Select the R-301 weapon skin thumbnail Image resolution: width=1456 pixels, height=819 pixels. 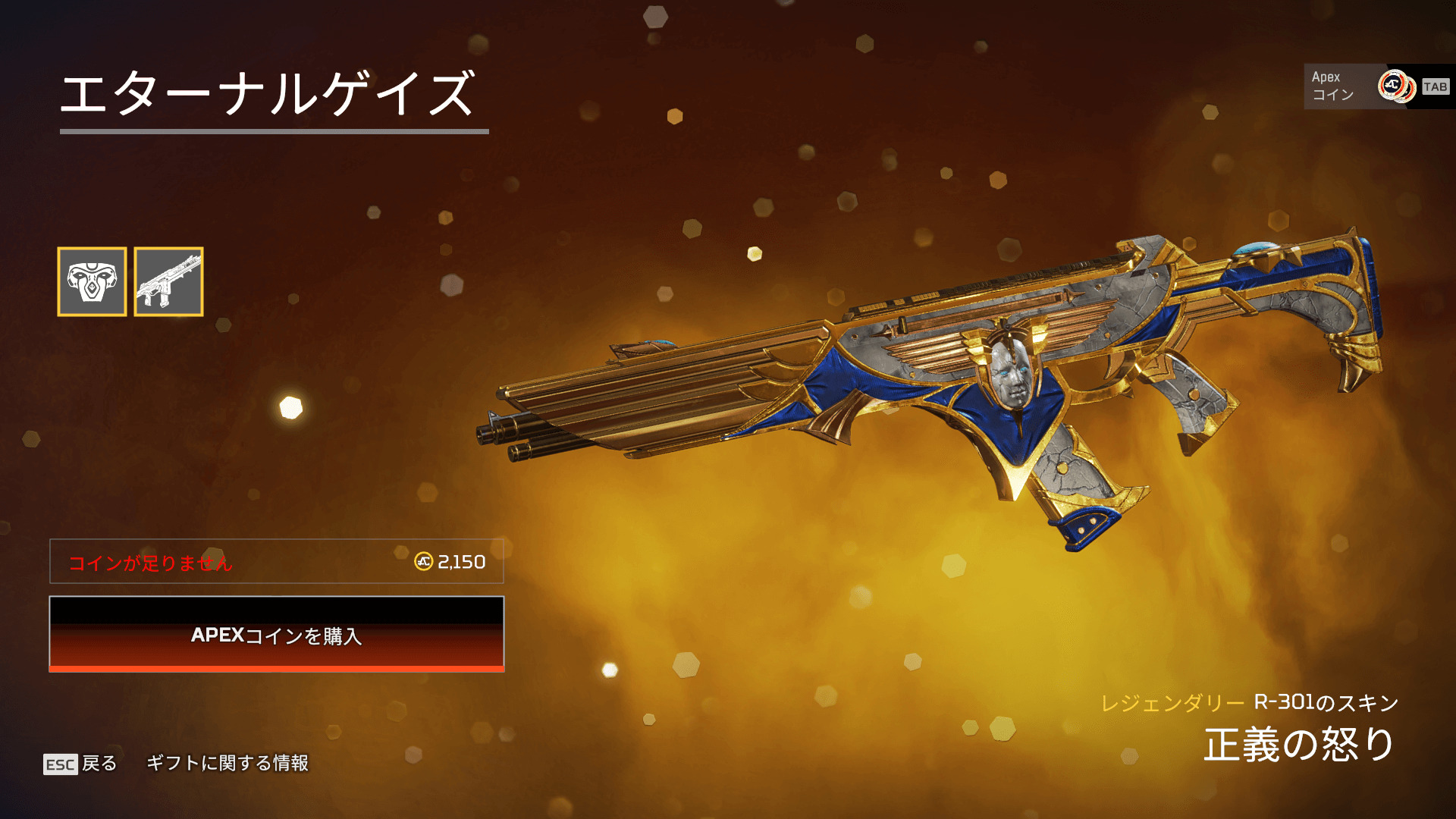point(168,281)
